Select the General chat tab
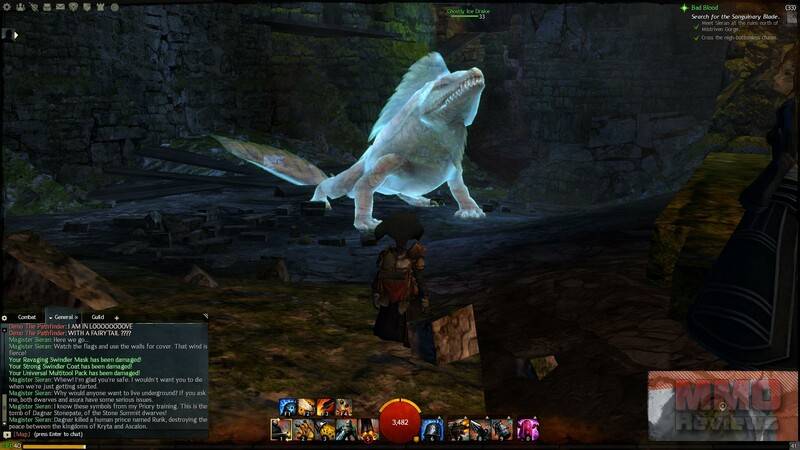The image size is (800, 450). coord(65,317)
